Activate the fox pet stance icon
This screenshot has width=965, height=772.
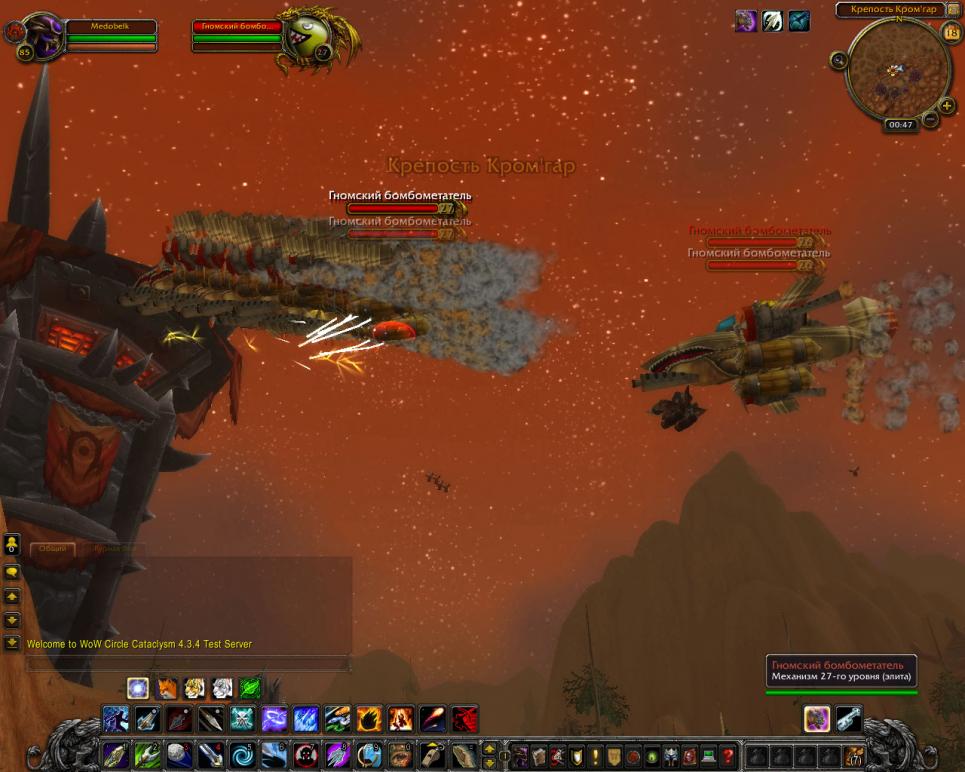tap(166, 688)
